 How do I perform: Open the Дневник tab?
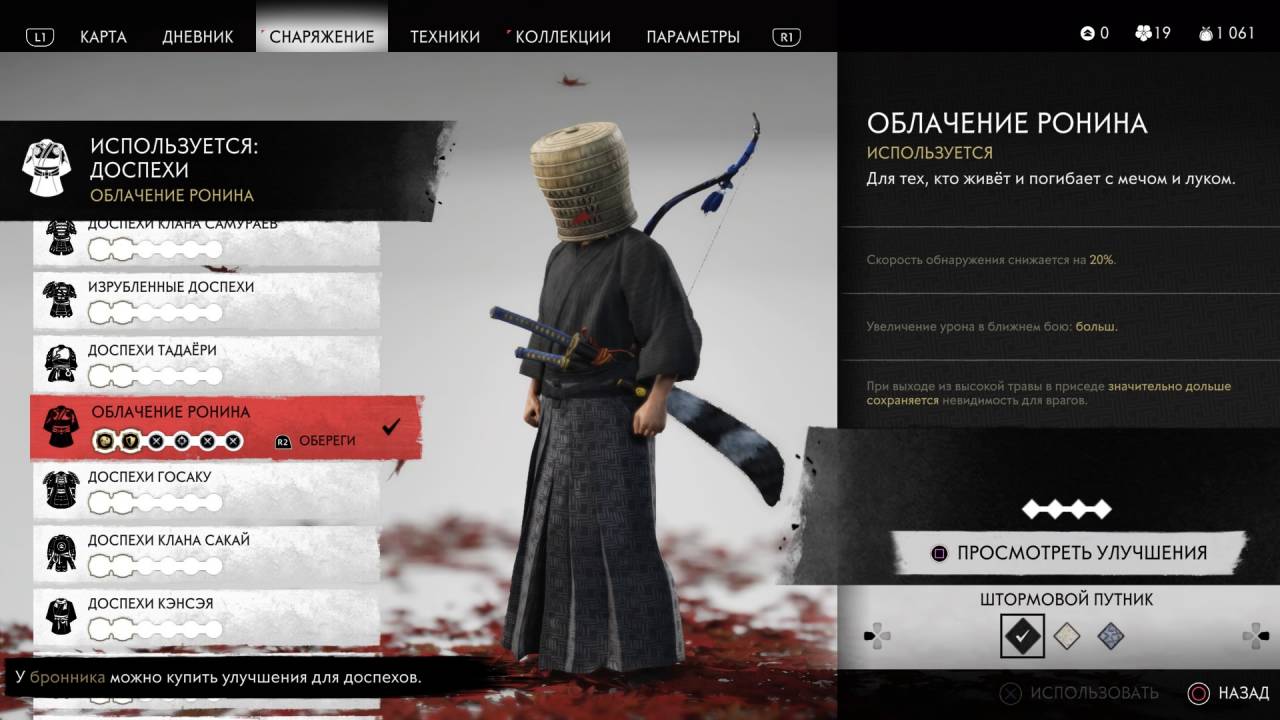(x=198, y=37)
